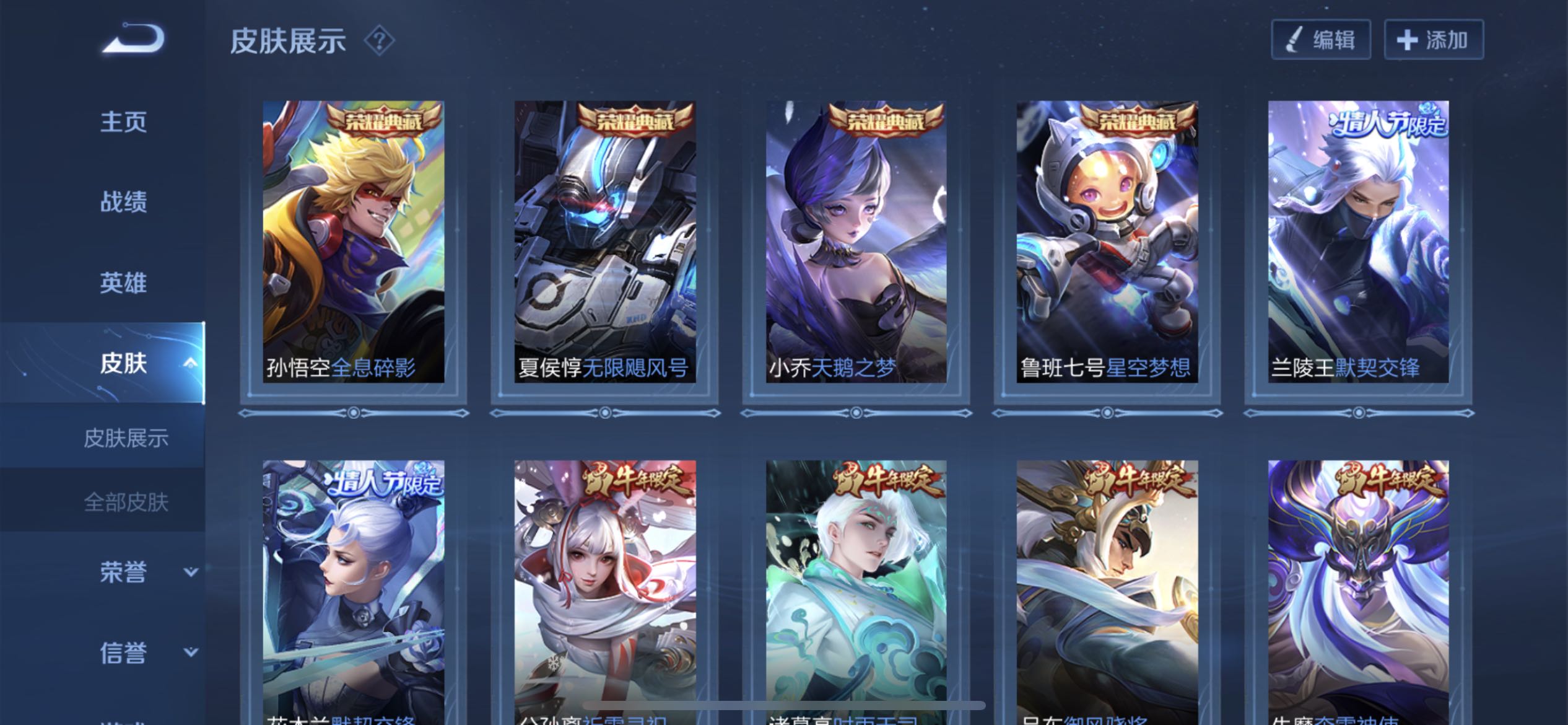Screen dimensions: 1568x725
Task: Open the 战绩 page from sidebar
Action: [123, 203]
